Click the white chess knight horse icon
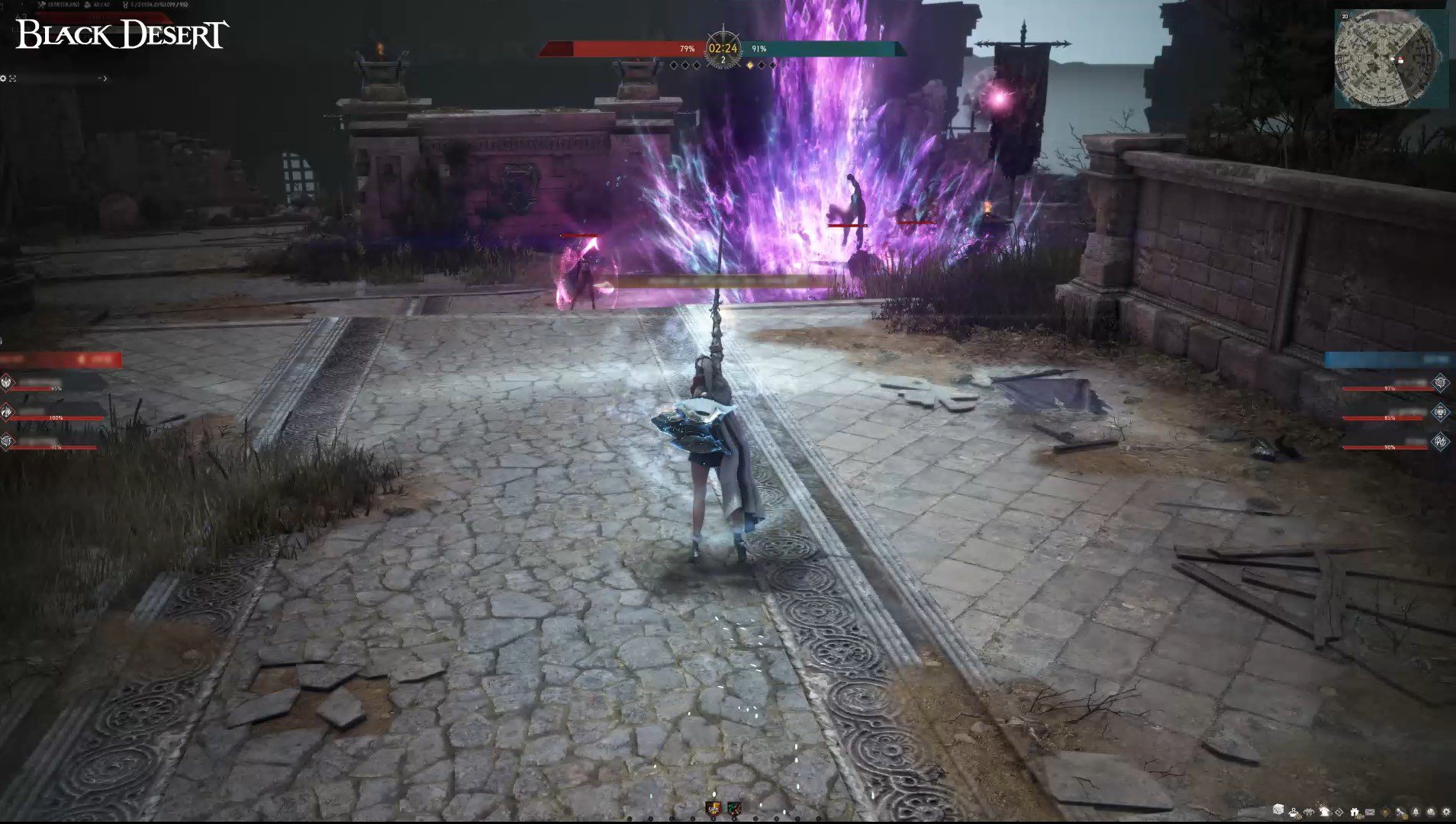 (1325, 812)
